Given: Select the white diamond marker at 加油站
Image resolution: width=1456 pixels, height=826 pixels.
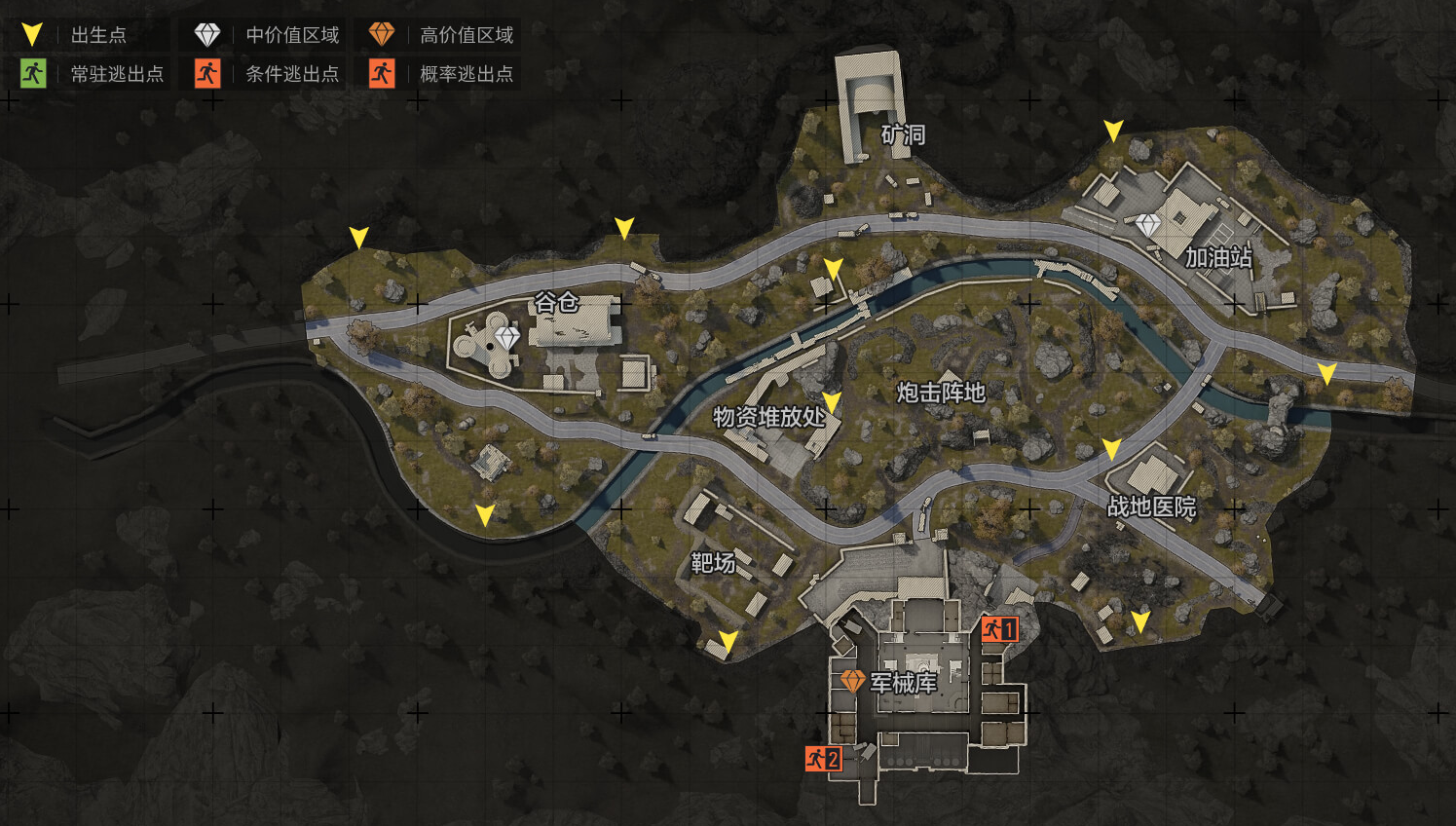Looking at the screenshot, I should (1148, 225).
